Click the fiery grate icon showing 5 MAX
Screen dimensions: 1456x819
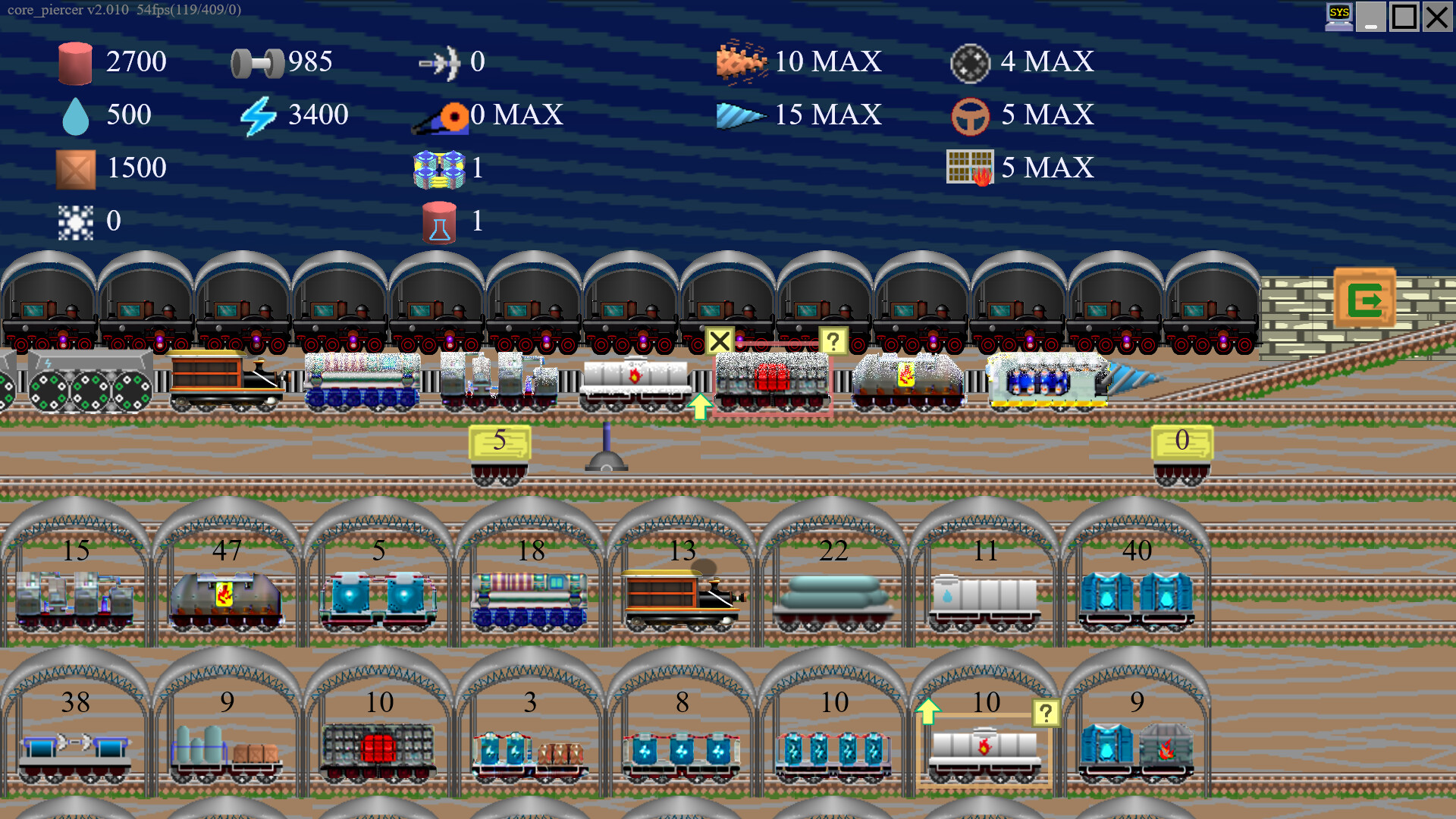coord(971,167)
